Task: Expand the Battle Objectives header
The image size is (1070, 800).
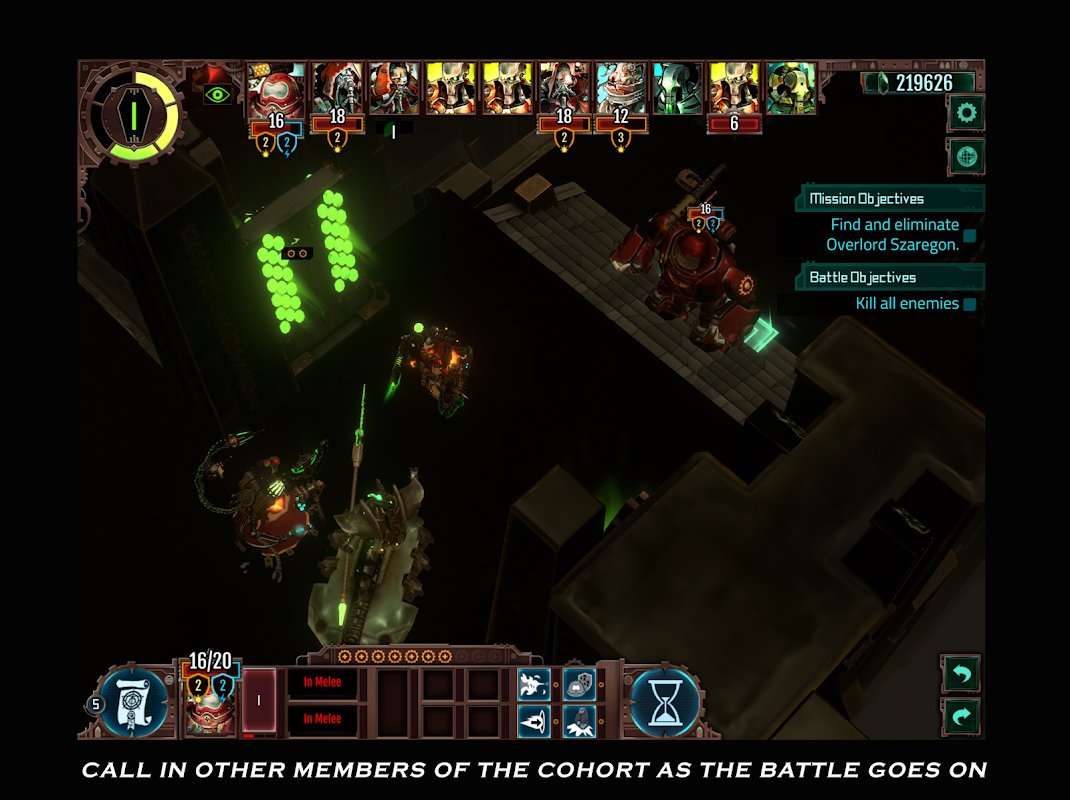Action: coord(890,277)
